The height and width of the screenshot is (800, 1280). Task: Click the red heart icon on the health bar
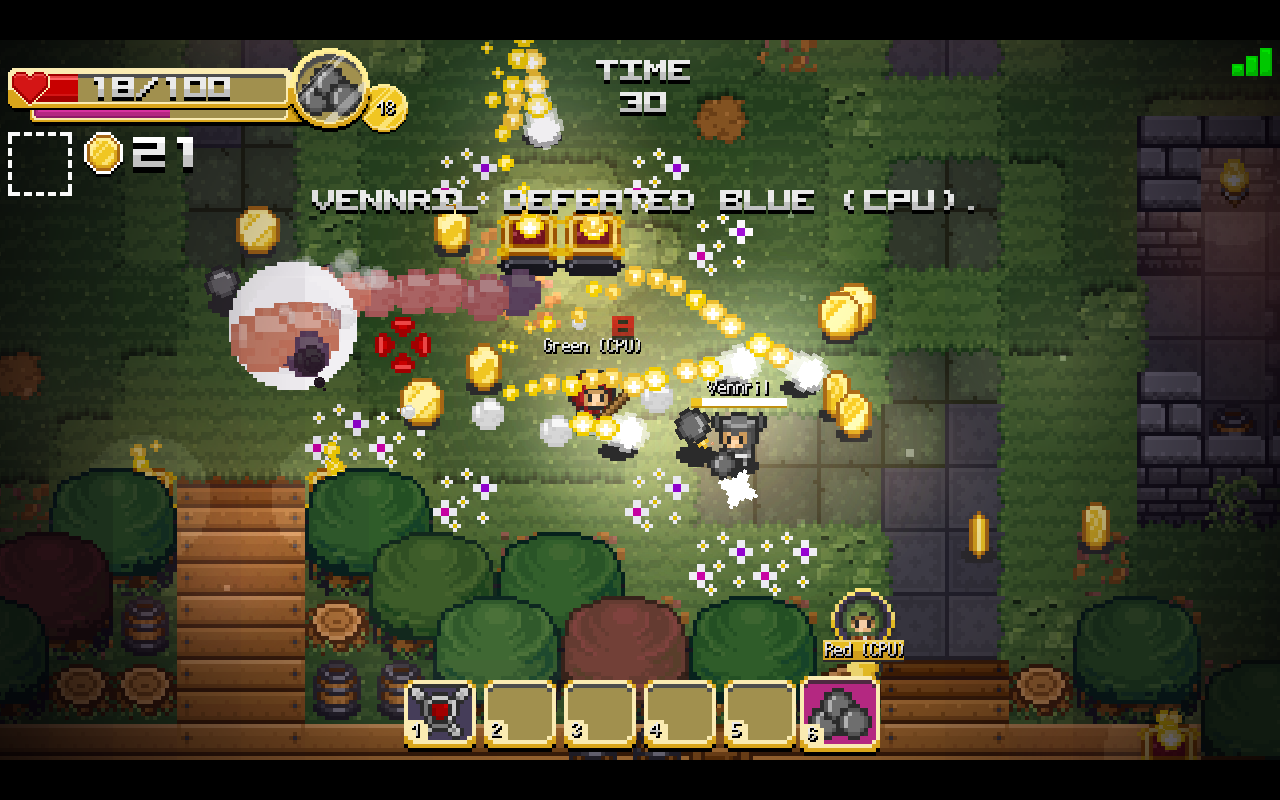(x=28, y=87)
